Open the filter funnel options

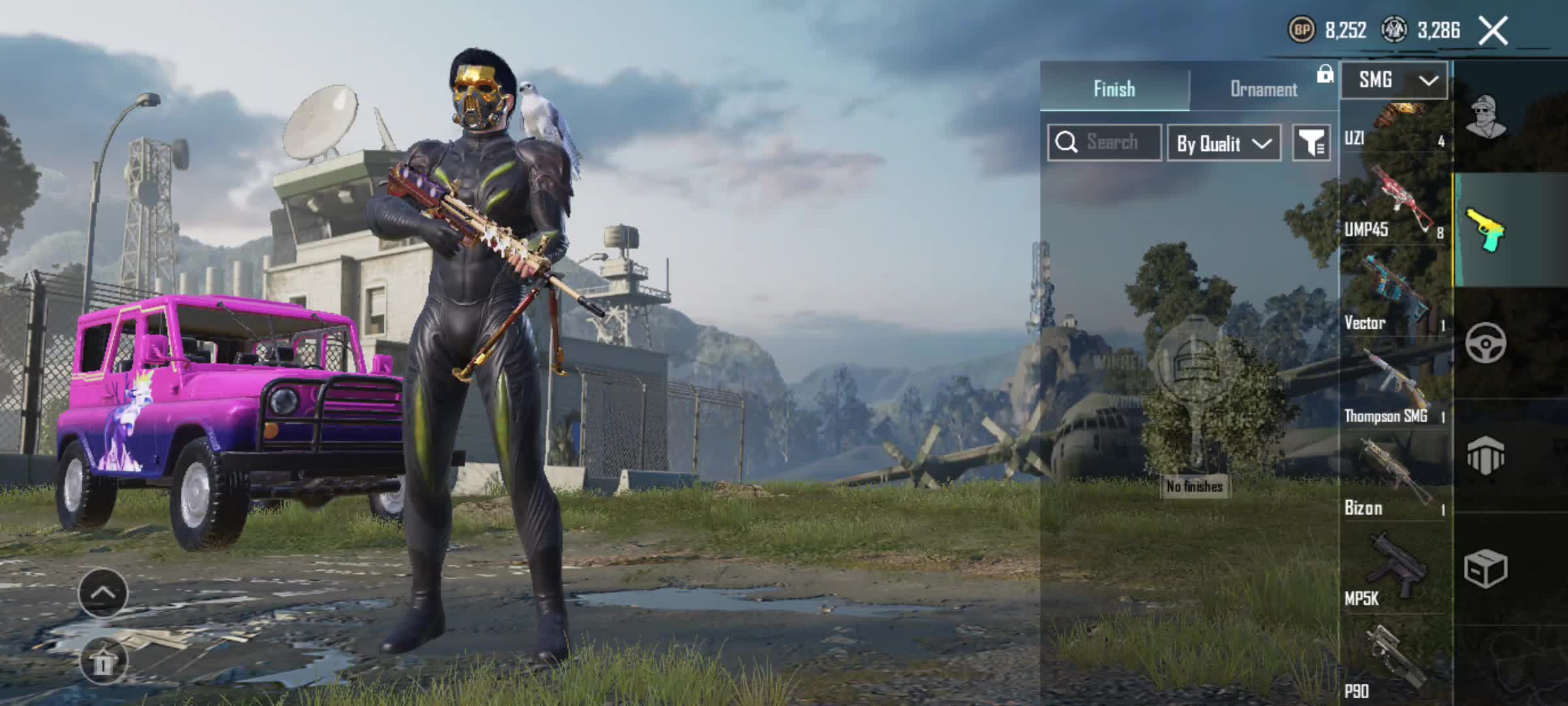click(x=1311, y=143)
